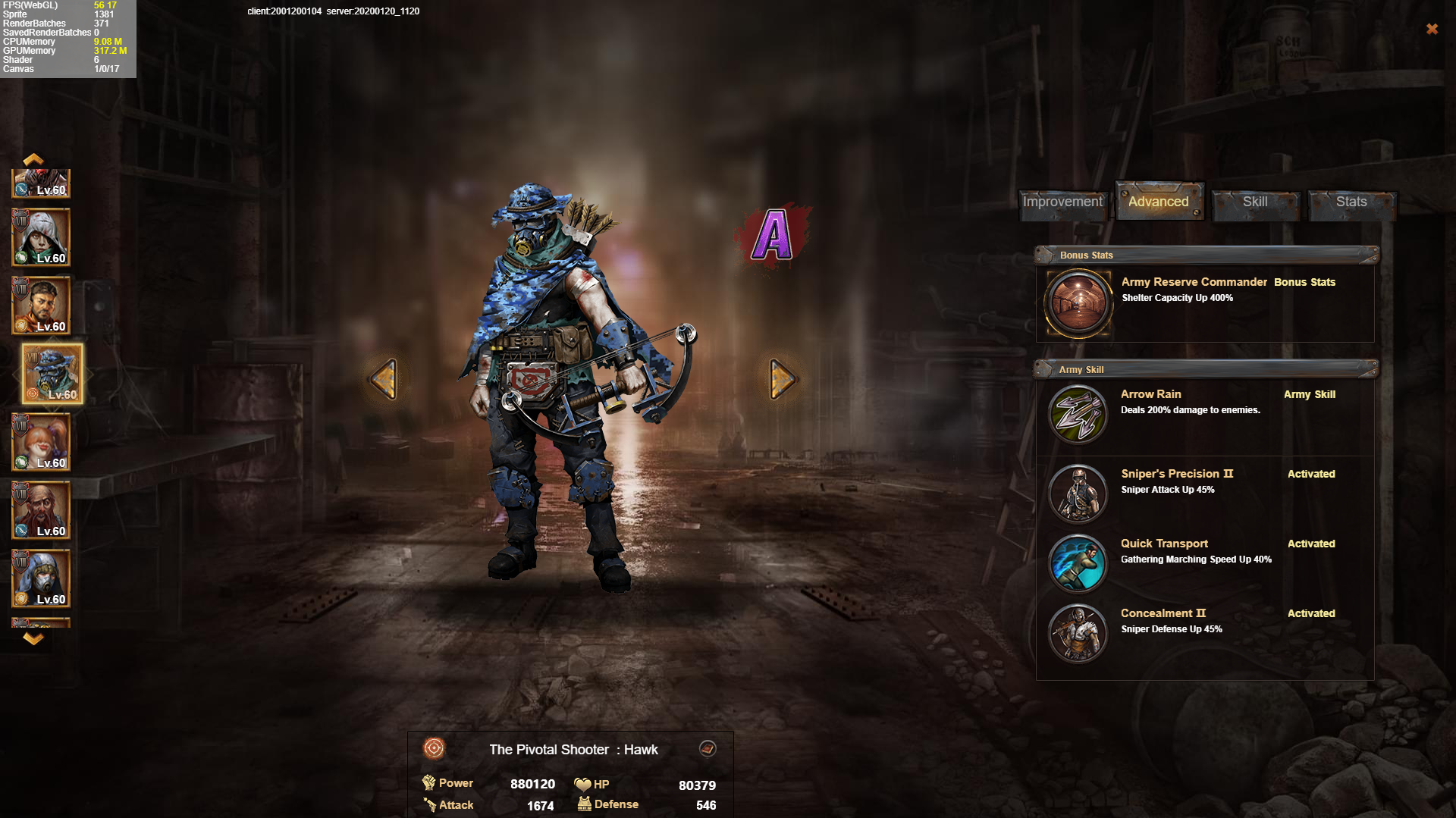Click the down chevron below the hero list
The width and height of the screenshot is (1456, 818).
coord(33,638)
